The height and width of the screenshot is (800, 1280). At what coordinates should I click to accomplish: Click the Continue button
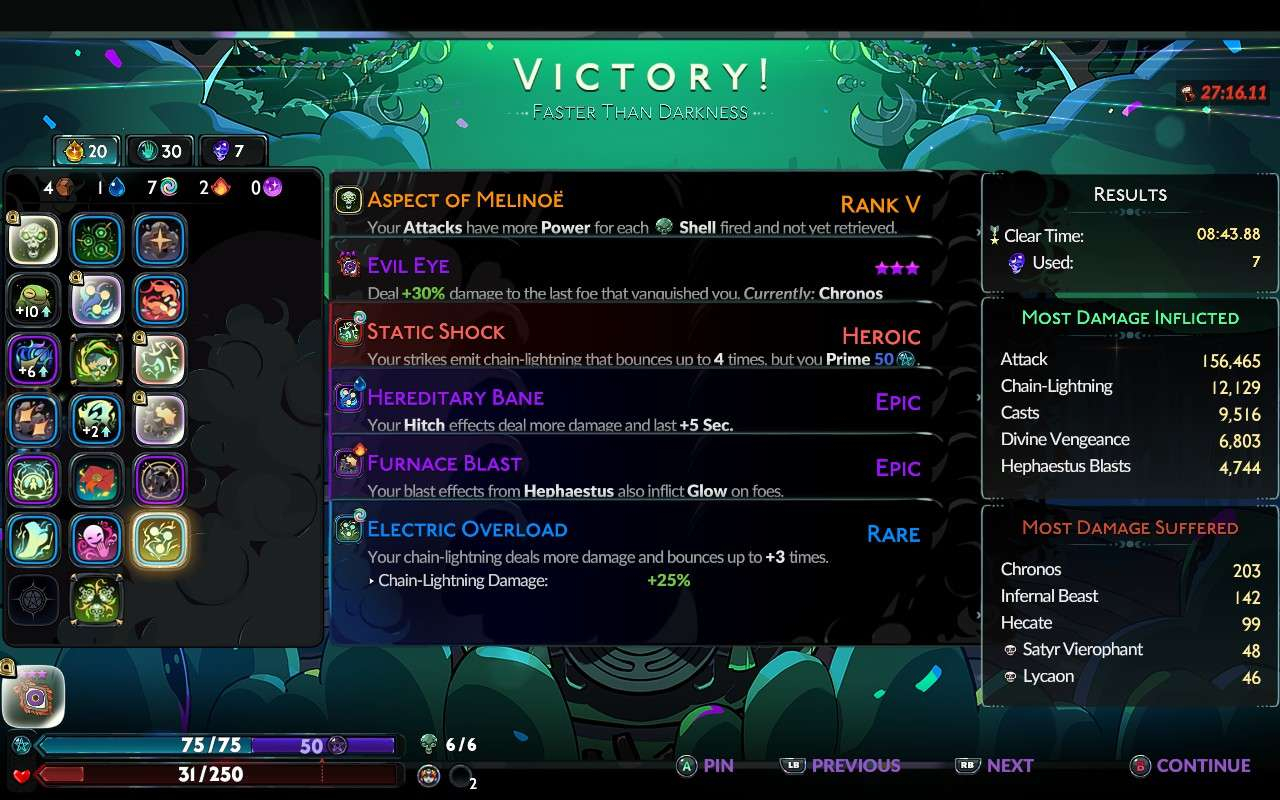[1191, 766]
